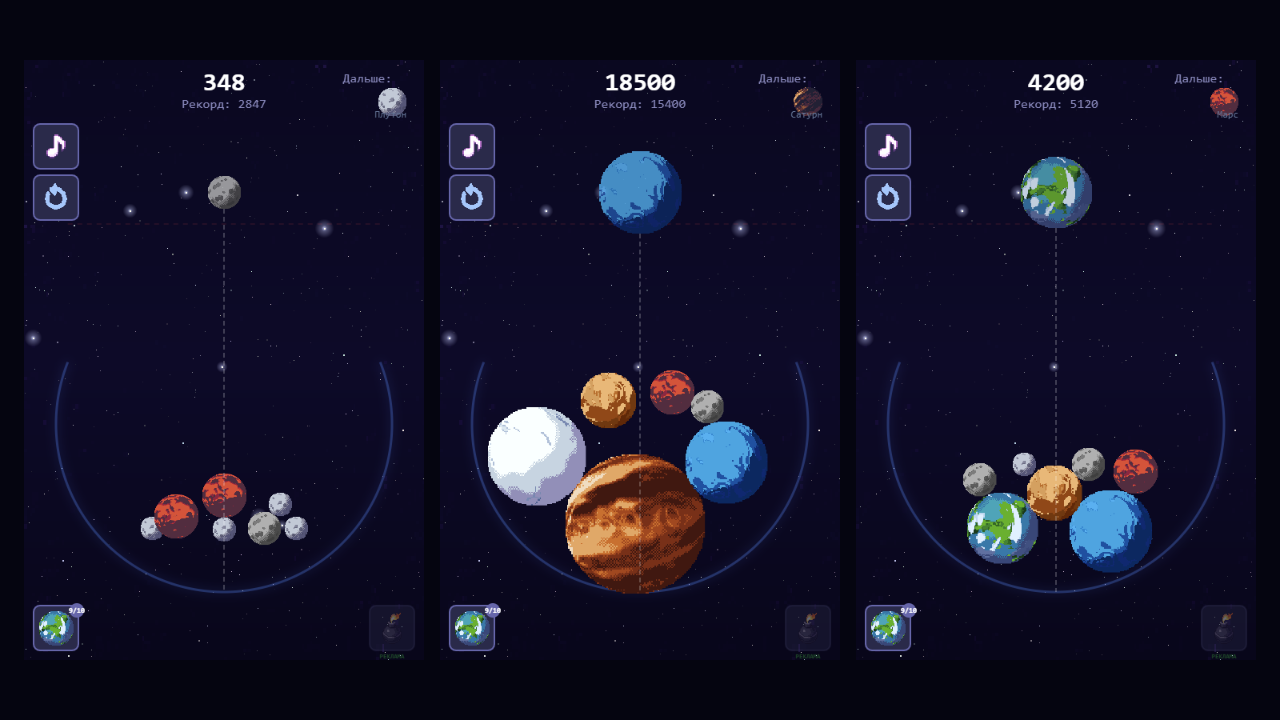The image size is (1280, 720).
Task: Tap the Earth ability icon in the middle panel
Action: pos(471,628)
